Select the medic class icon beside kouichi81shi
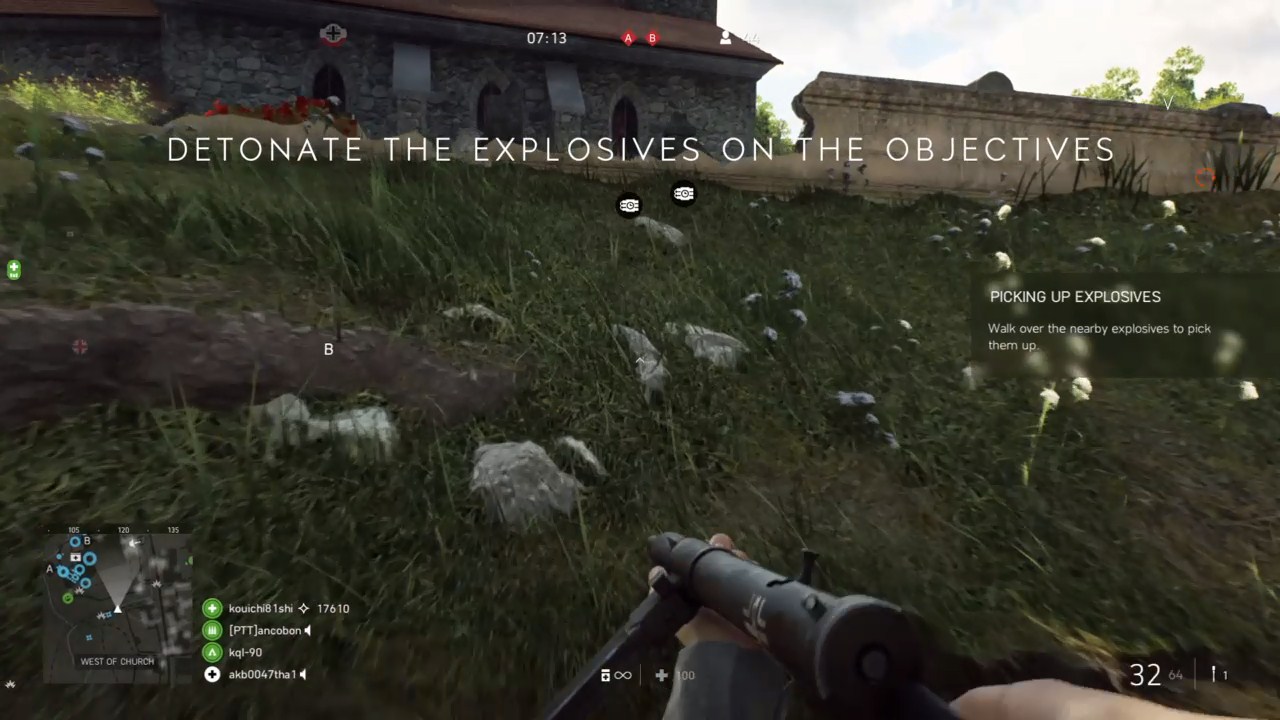This screenshot has width=1280, height=720. point(212,608)
